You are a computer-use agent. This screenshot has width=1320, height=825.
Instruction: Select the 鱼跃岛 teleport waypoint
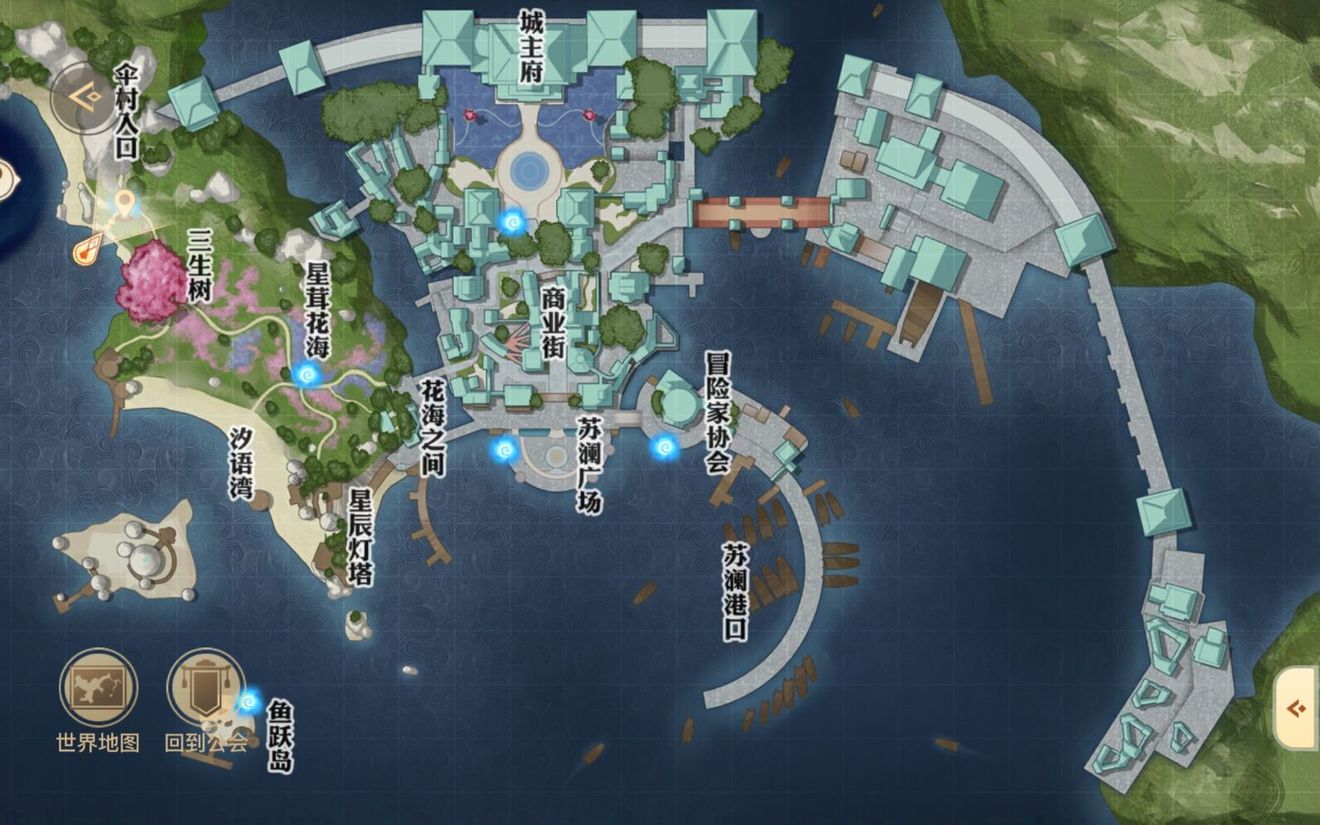coord(249,701)
